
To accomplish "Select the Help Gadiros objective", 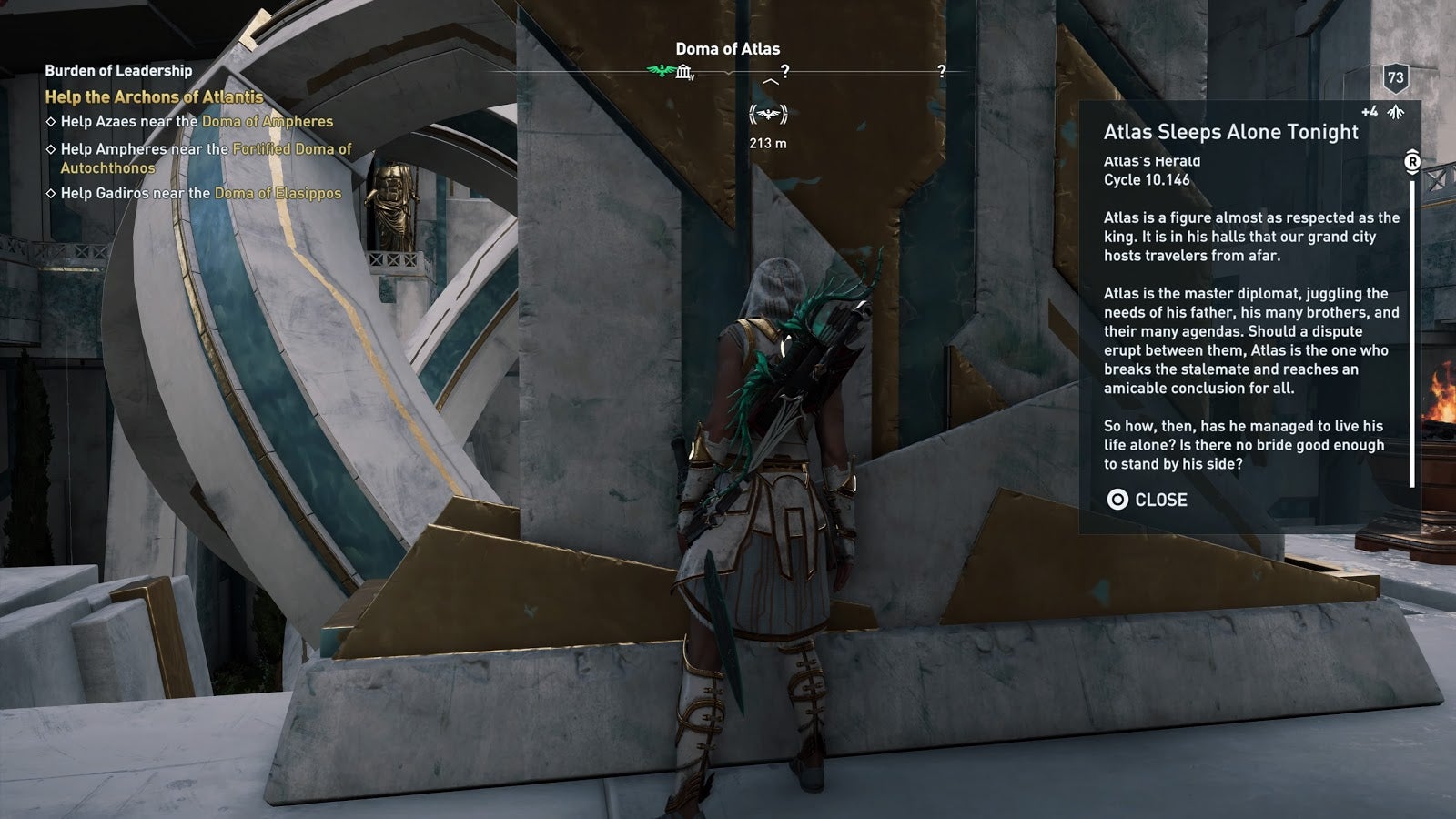I will coord(200,193).
